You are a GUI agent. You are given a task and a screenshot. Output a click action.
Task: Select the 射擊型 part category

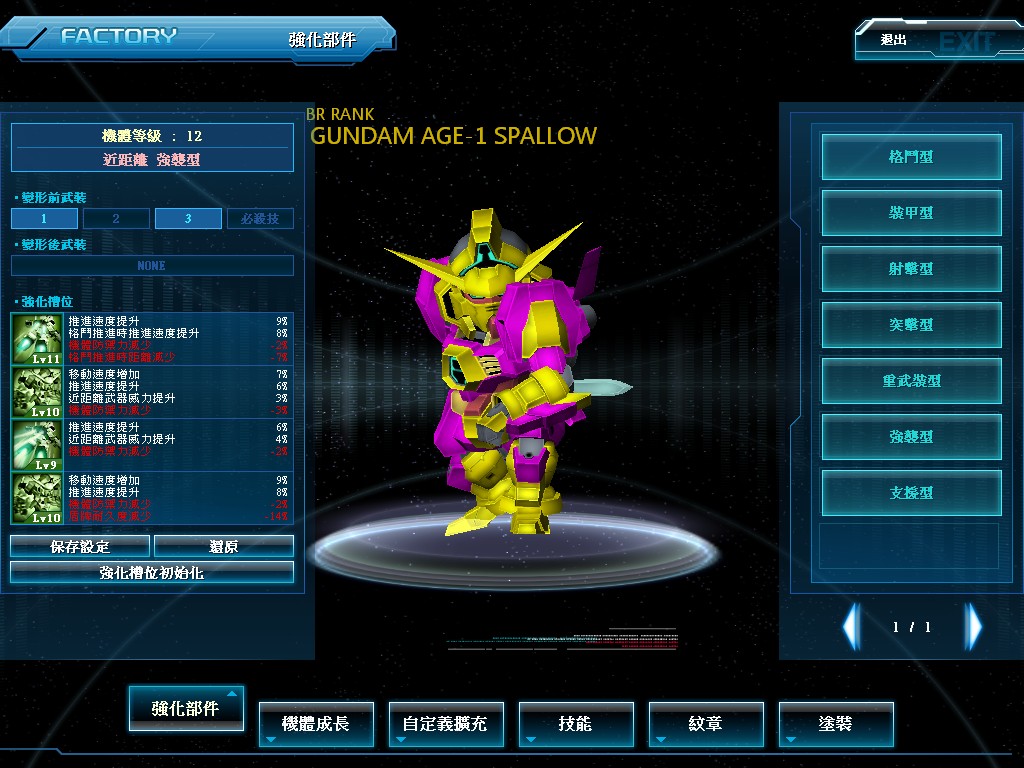pos(911,269)
